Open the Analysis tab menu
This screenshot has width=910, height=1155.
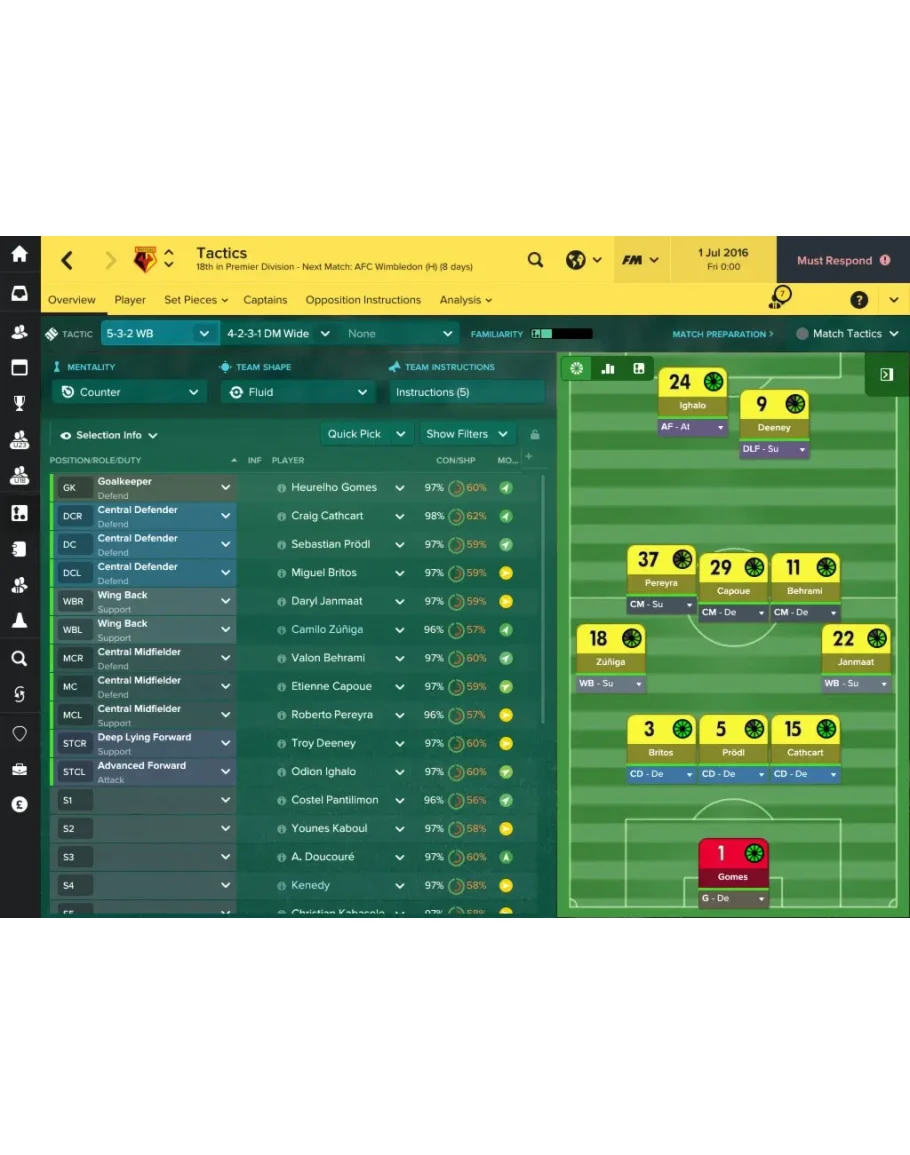pyautogui.click(x=466, y=300)
